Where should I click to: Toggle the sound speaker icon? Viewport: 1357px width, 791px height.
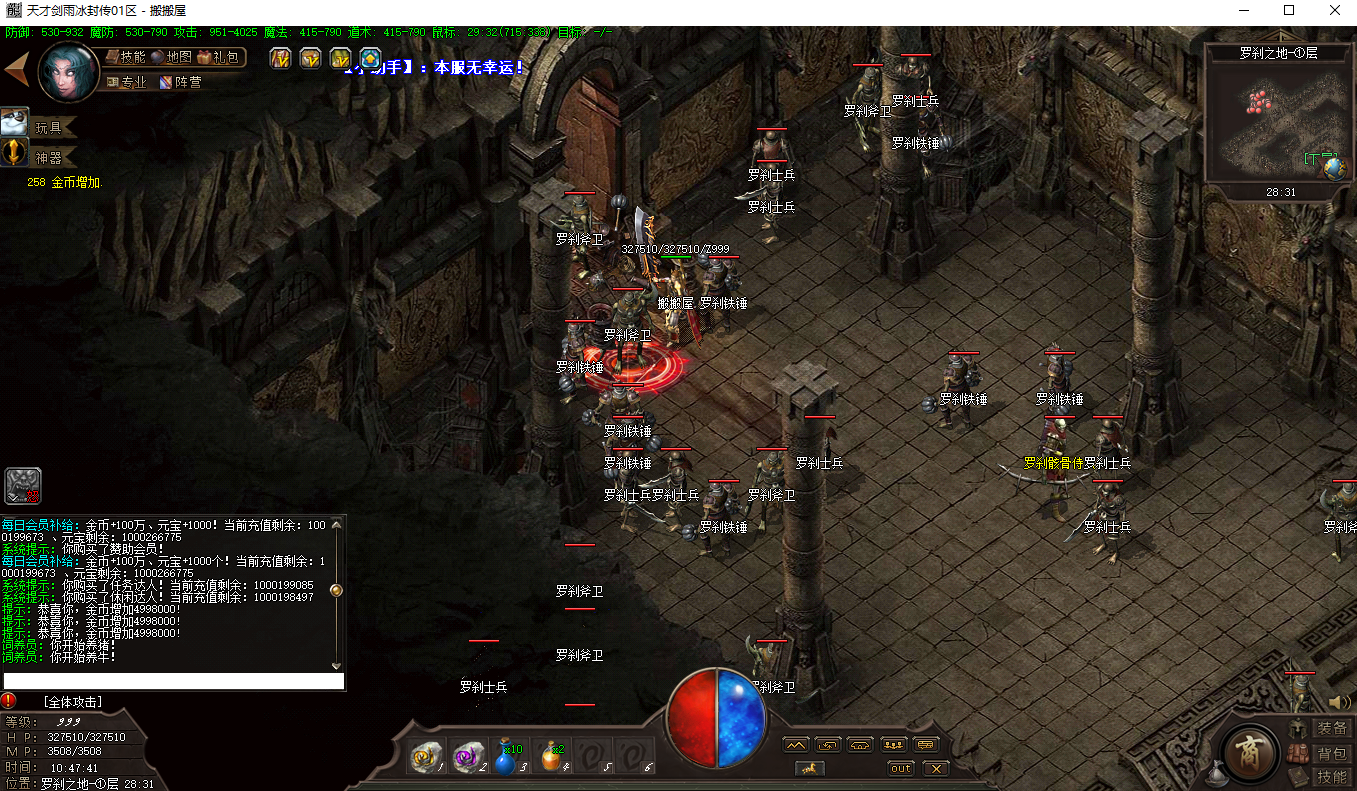pos(1339,703)
